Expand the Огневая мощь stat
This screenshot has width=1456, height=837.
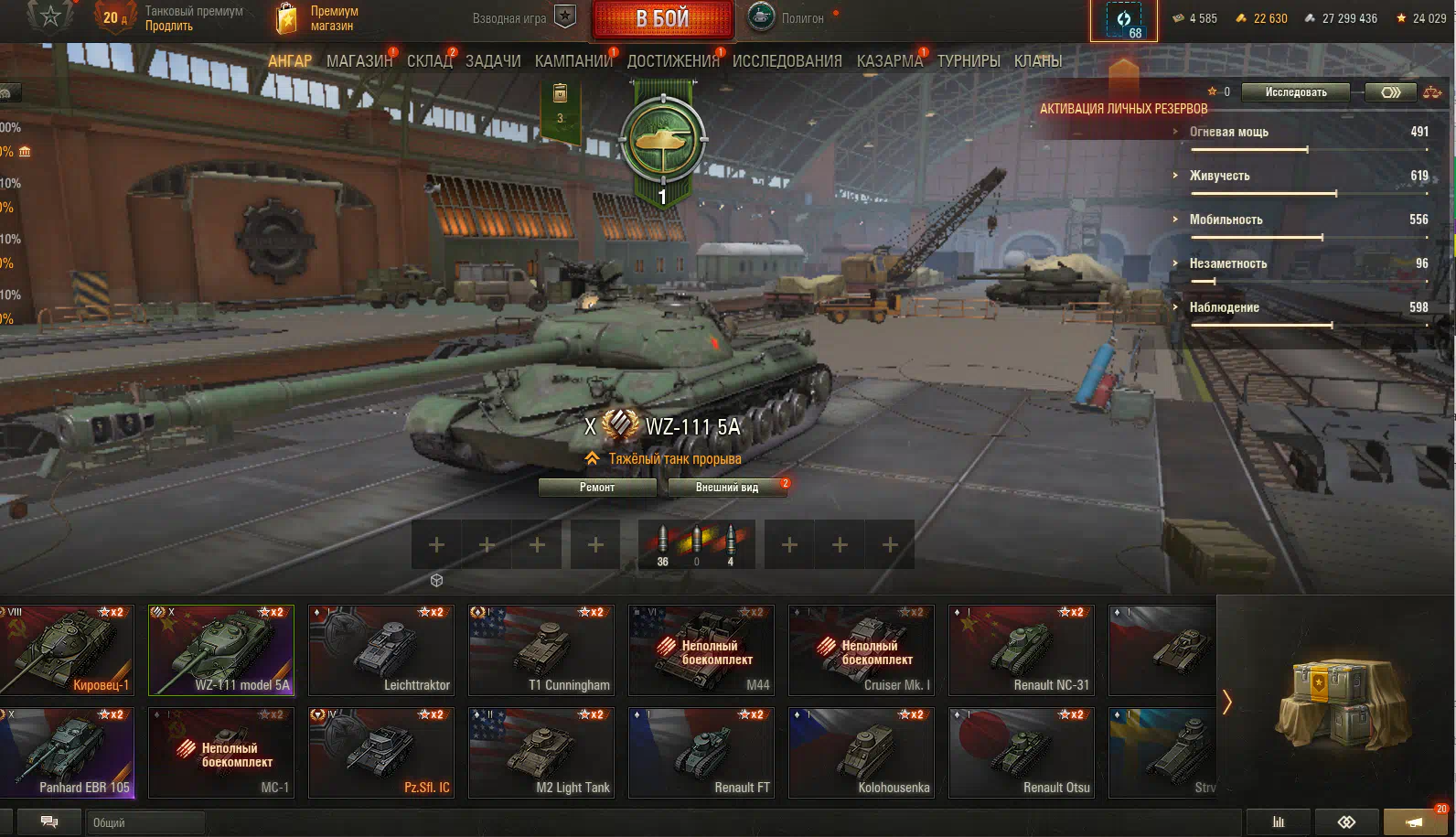coord(1228,132)
